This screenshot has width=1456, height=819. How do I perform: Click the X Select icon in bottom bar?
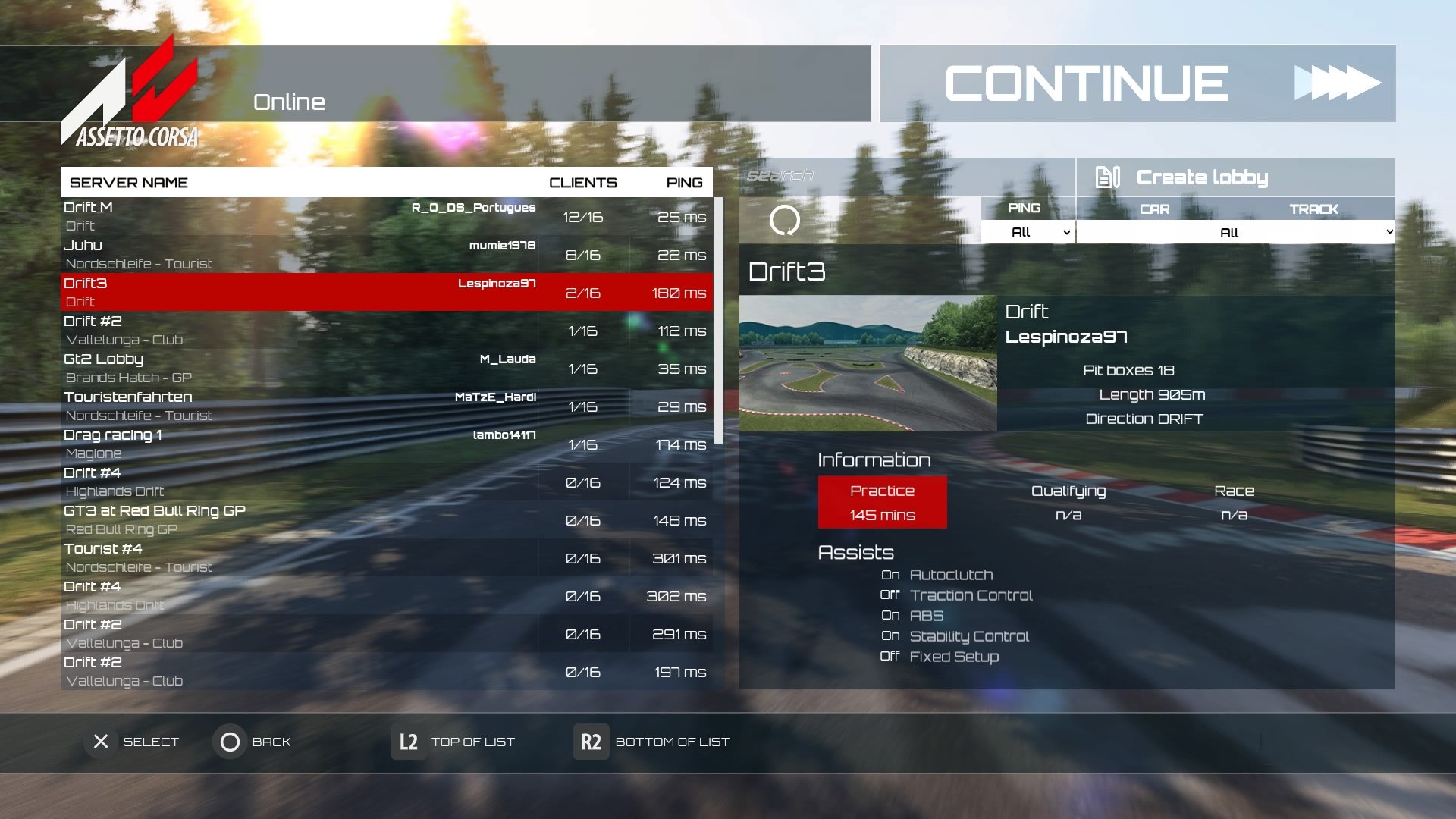(99, 742)
